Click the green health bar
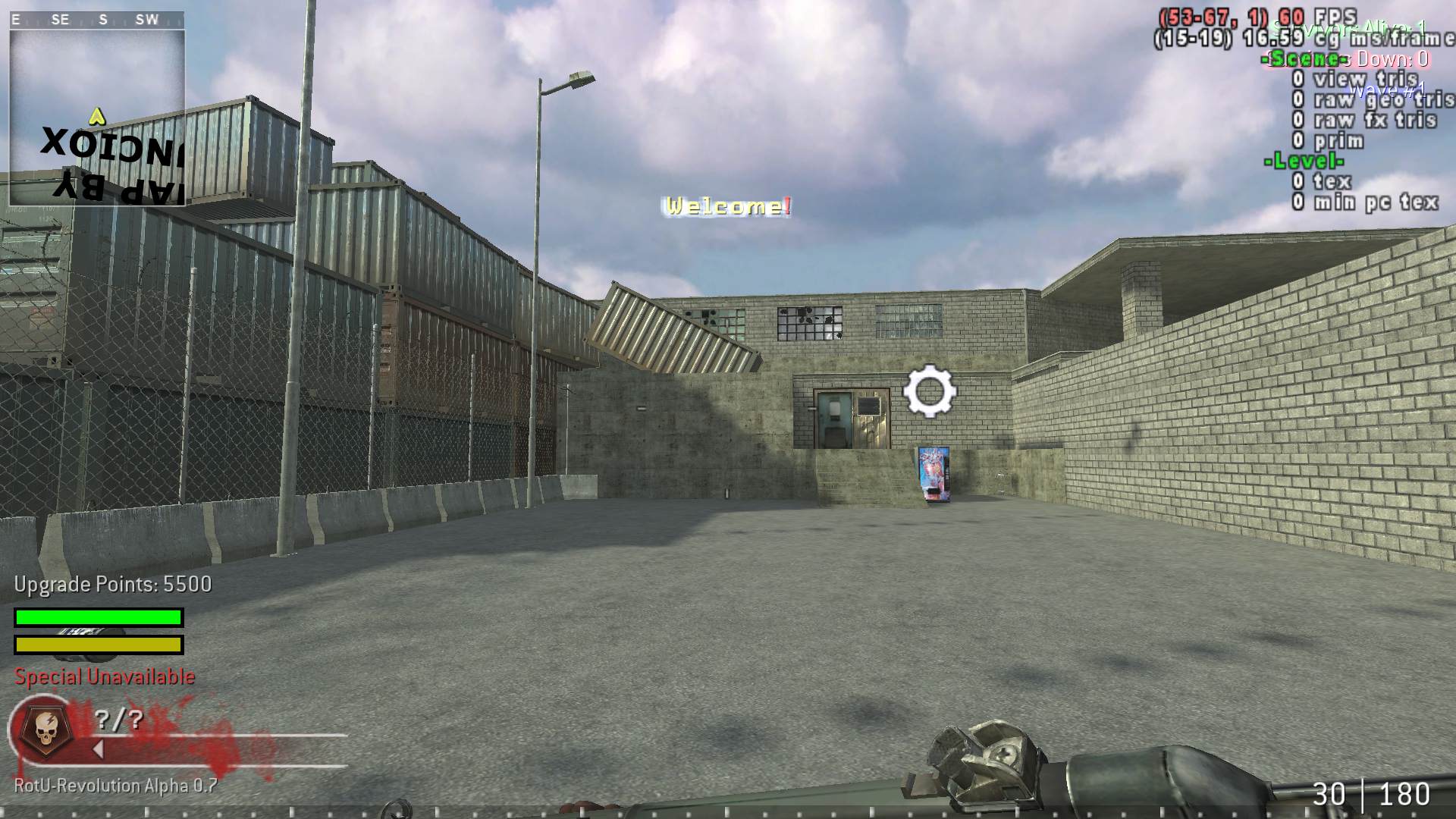Viewport: 1456px width, 819px height. point(97,617)
